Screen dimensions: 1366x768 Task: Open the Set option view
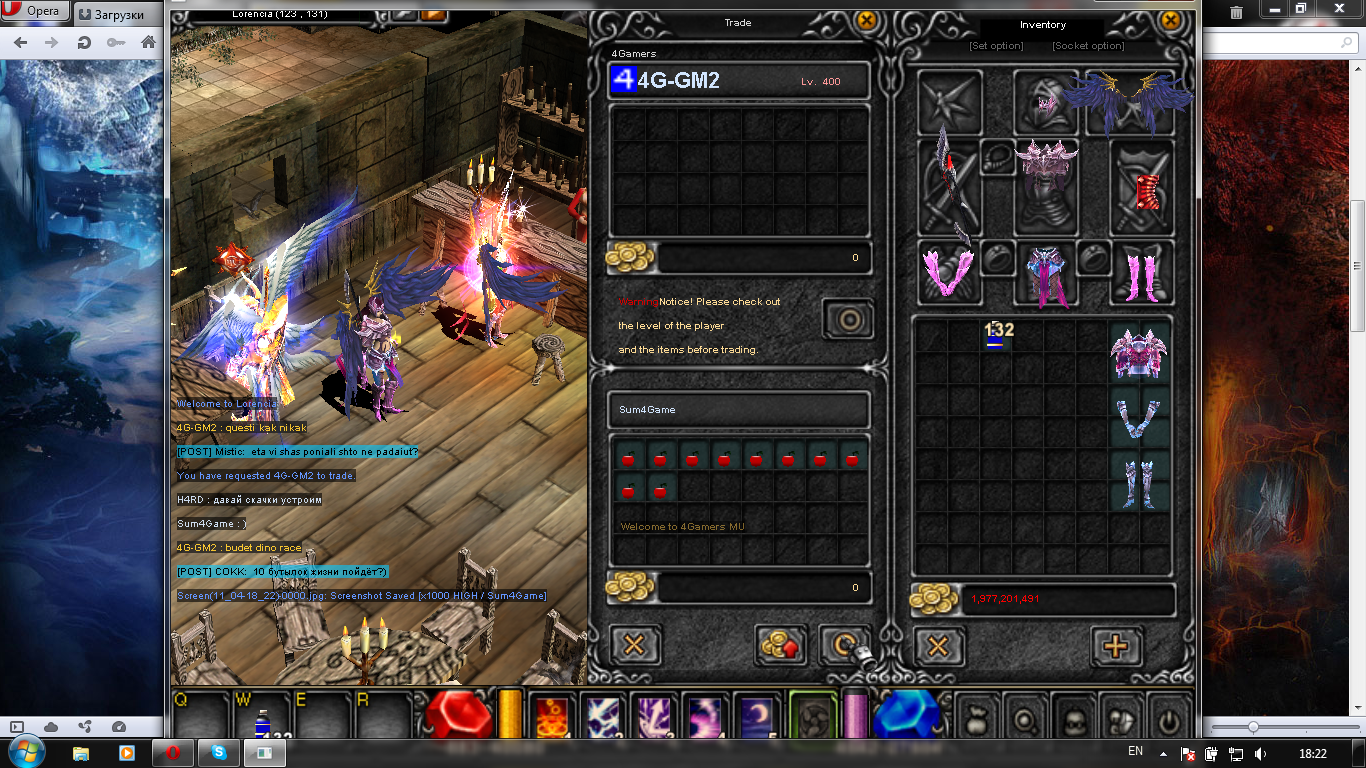(996, 46)
